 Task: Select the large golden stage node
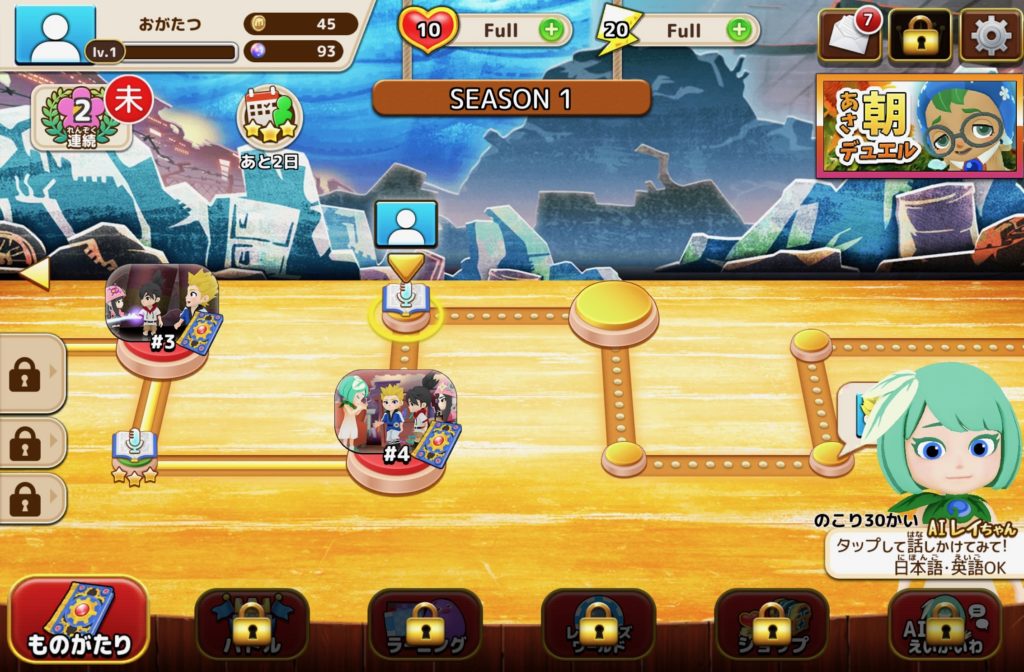pos(614,312)
